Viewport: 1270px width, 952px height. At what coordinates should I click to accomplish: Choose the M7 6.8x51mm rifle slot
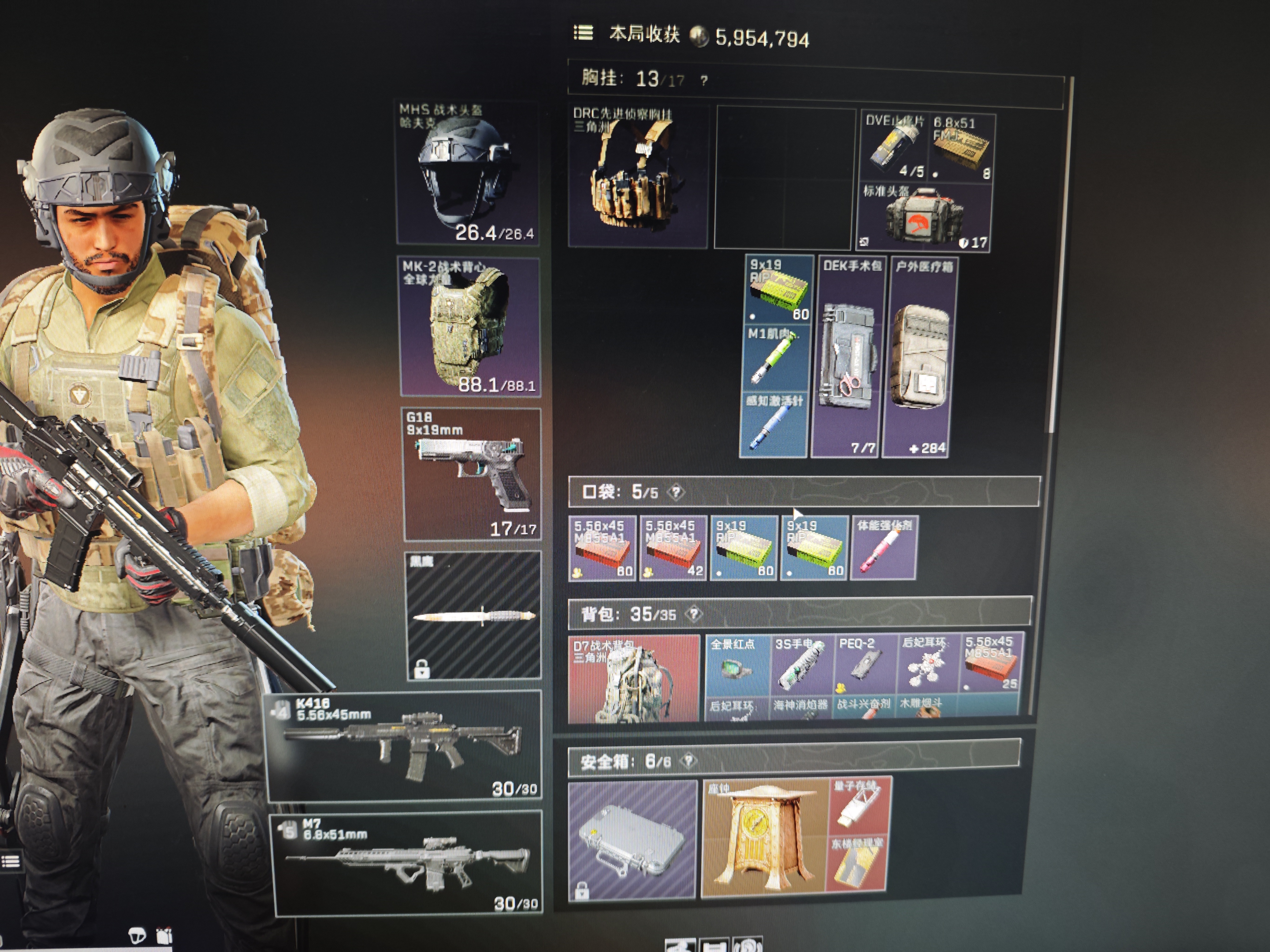coord(408,863)
